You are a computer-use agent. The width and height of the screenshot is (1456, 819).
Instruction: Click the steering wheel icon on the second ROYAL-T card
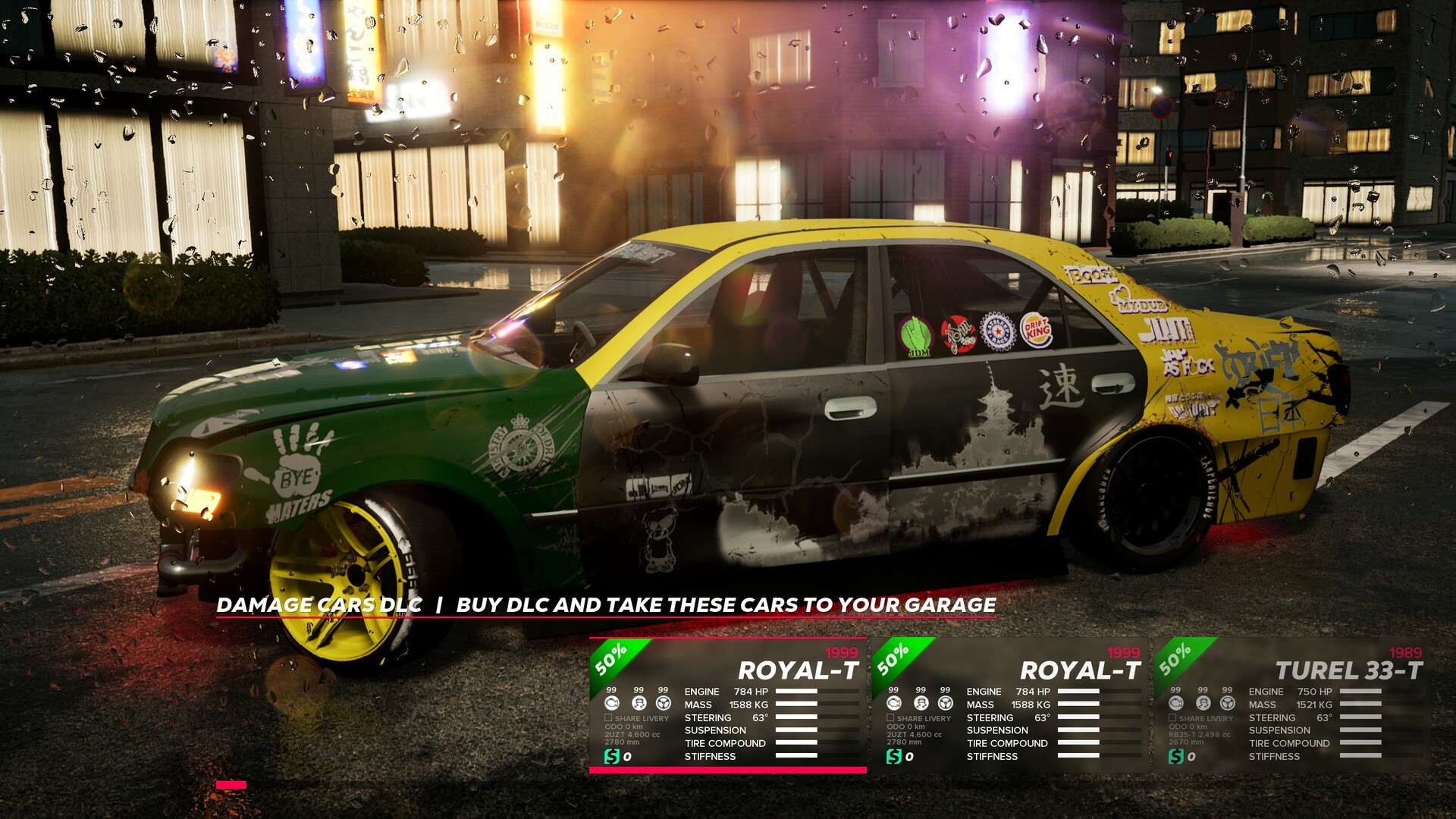(x=945, y=703)
